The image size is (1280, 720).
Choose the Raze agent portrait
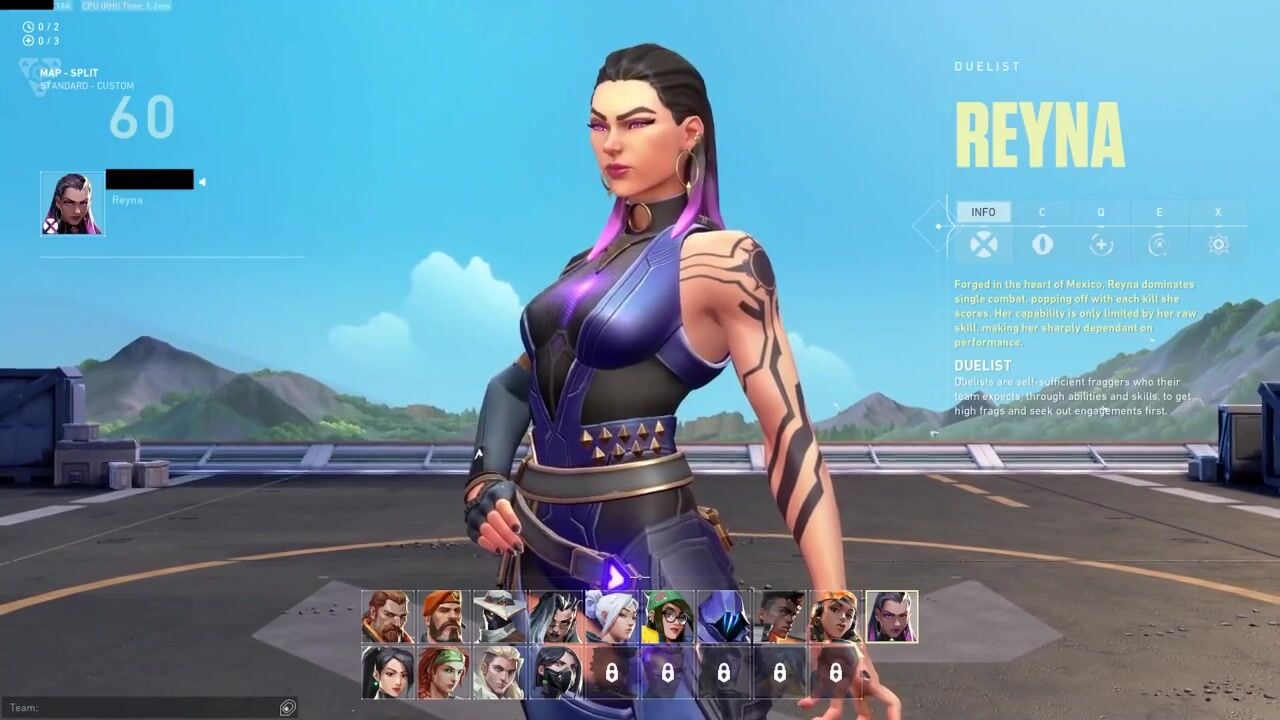835,617
